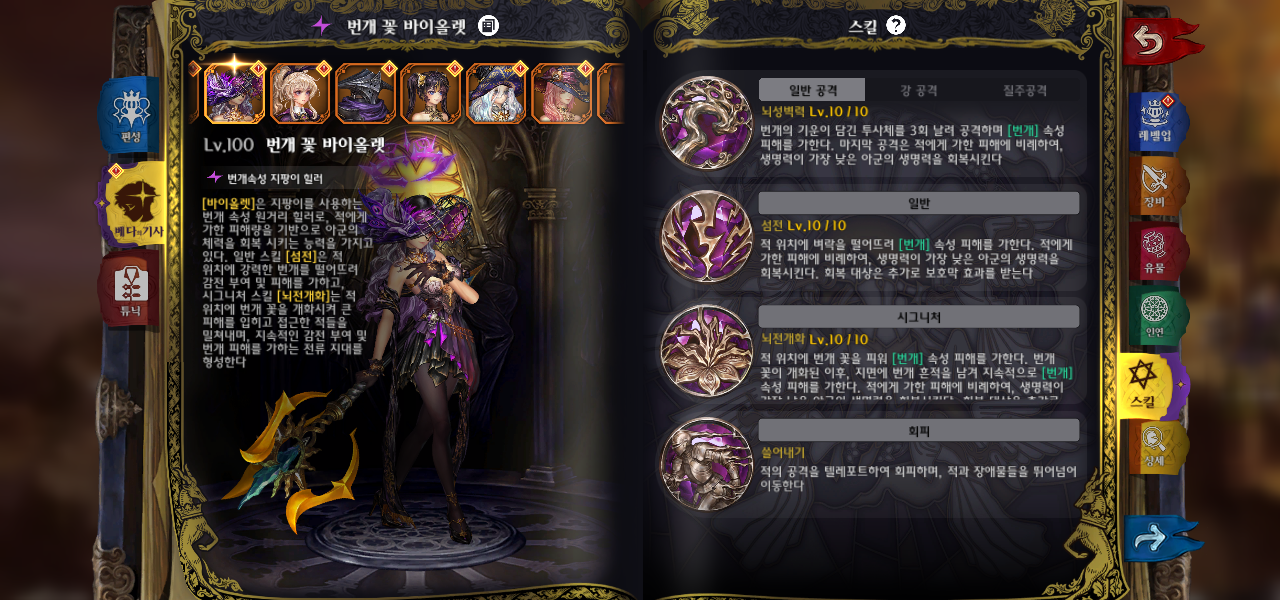Switch to 질주공격 (dash attack) skill tab
Screen dimensions: 1280x600
tap(1025, 90)
